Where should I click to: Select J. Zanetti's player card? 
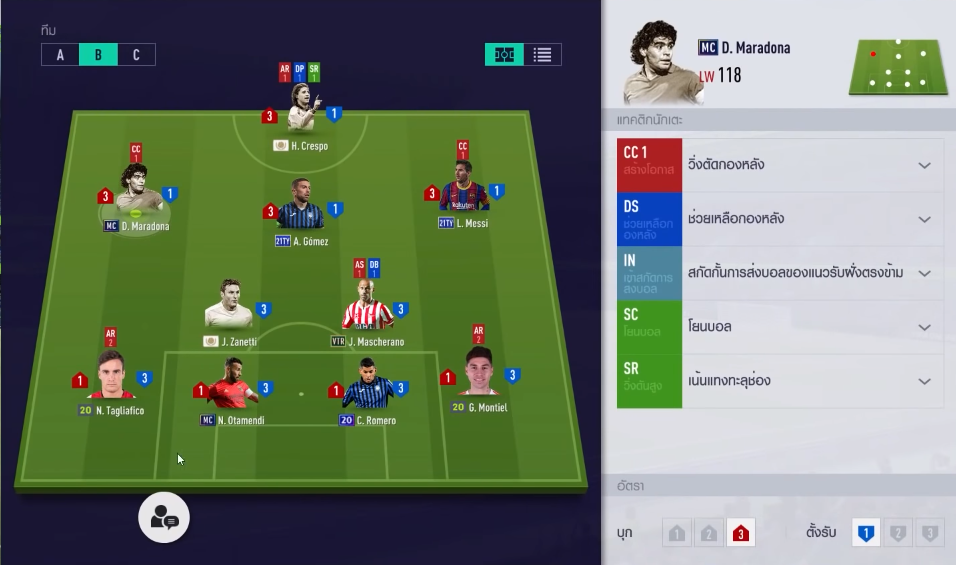[230, 308]
